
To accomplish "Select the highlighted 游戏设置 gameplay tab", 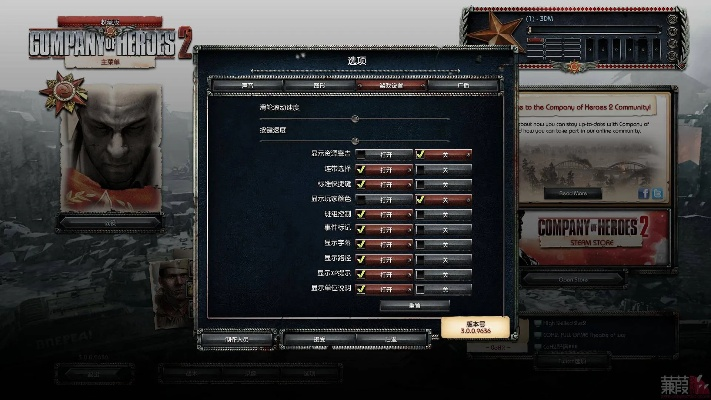I will click(391, 86).
